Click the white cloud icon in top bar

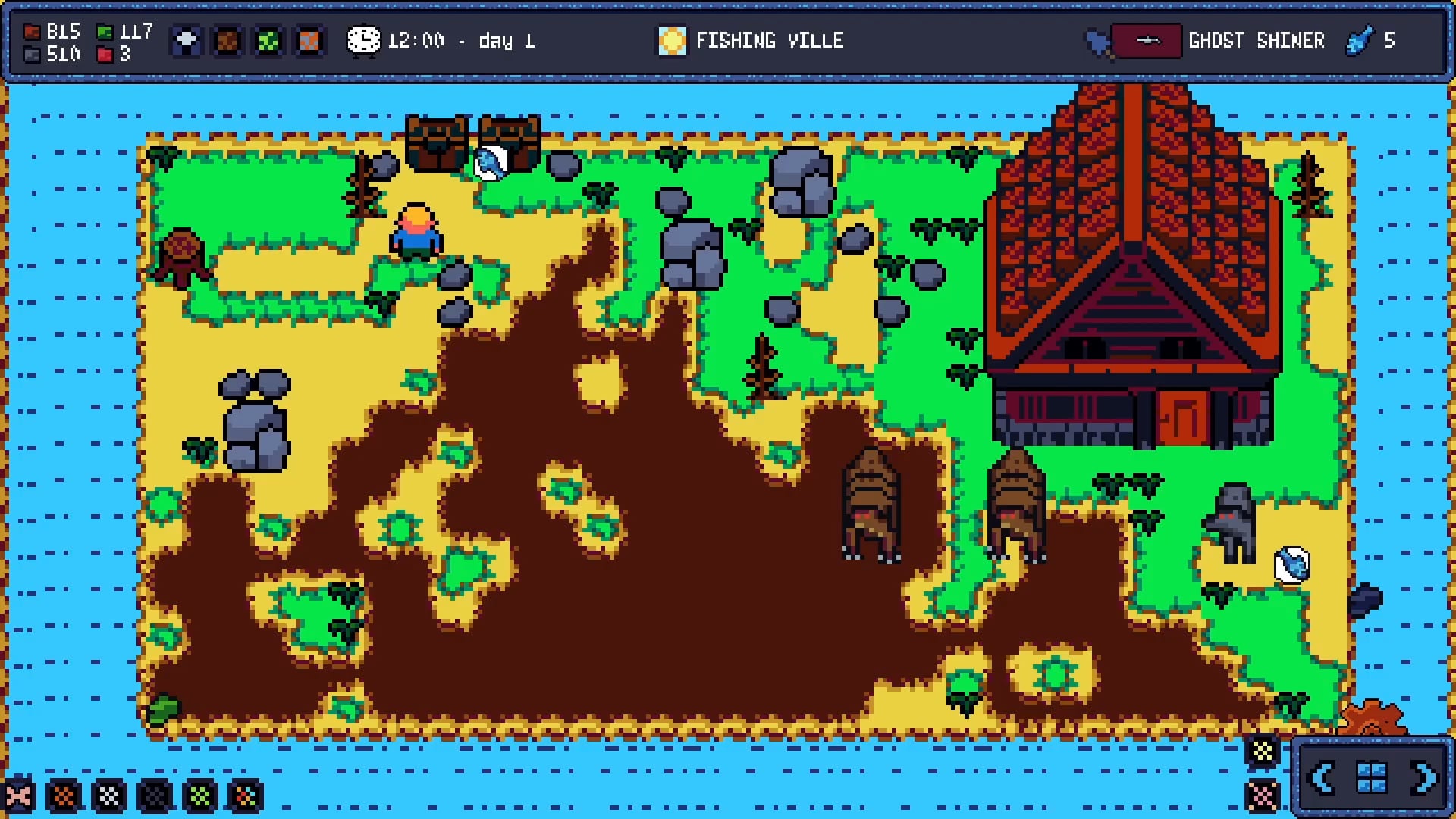pyautogui.click(x=187, y=40)
